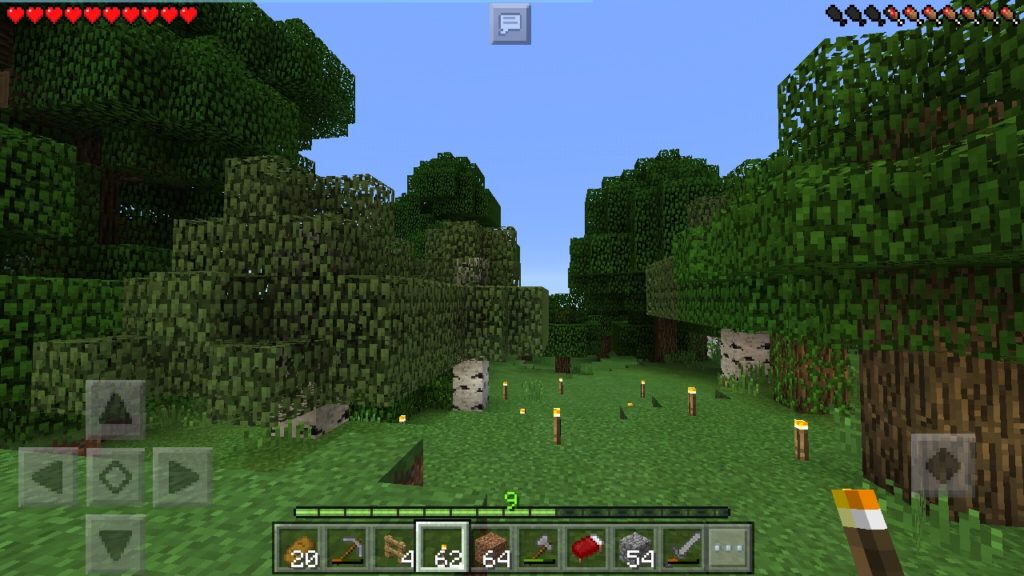Equip the sword from the hotbar
1024x576 pixels.
coord(682,547)
